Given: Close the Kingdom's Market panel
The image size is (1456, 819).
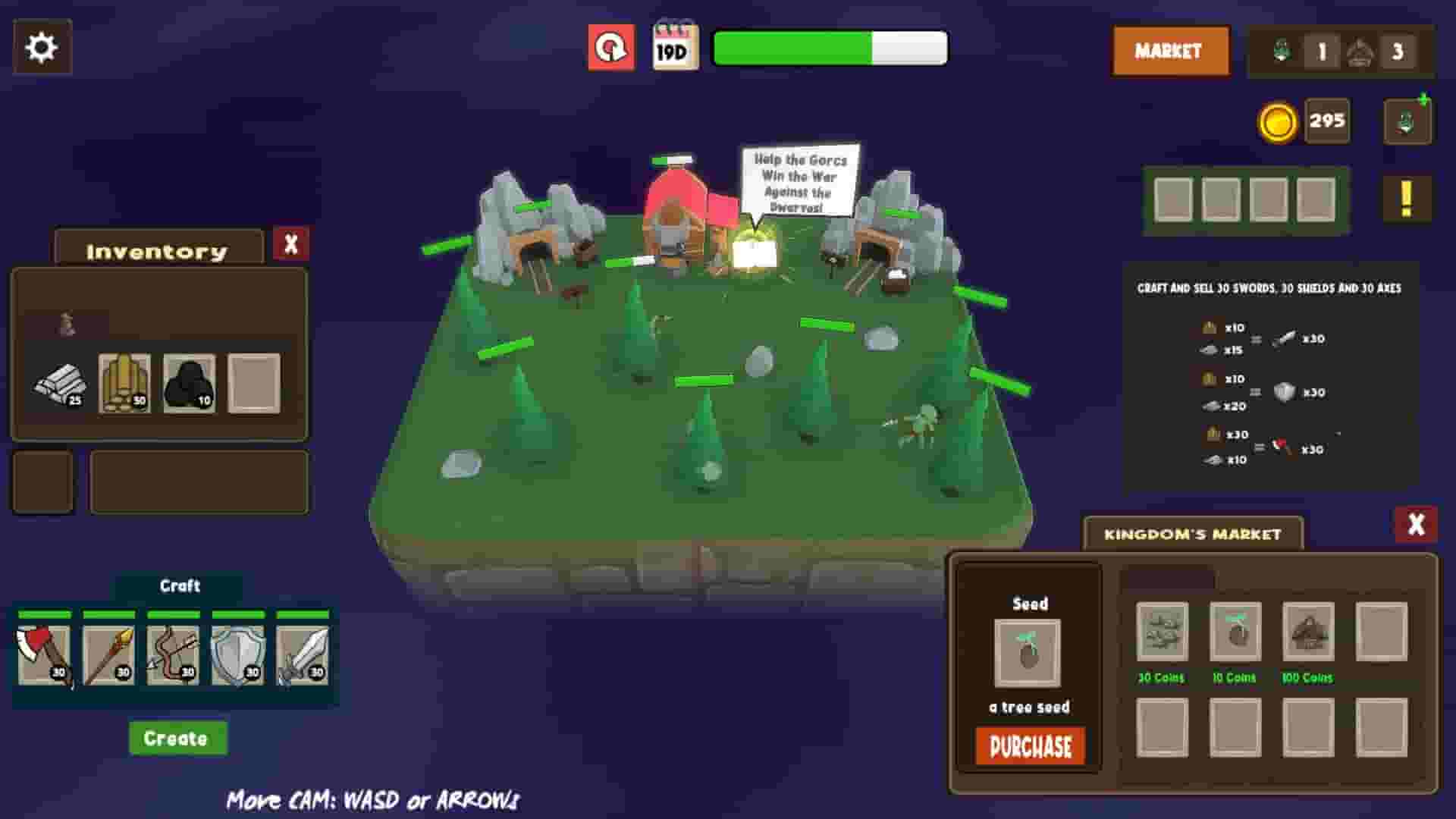Looking at the screenshot, I should (1415, 522).
